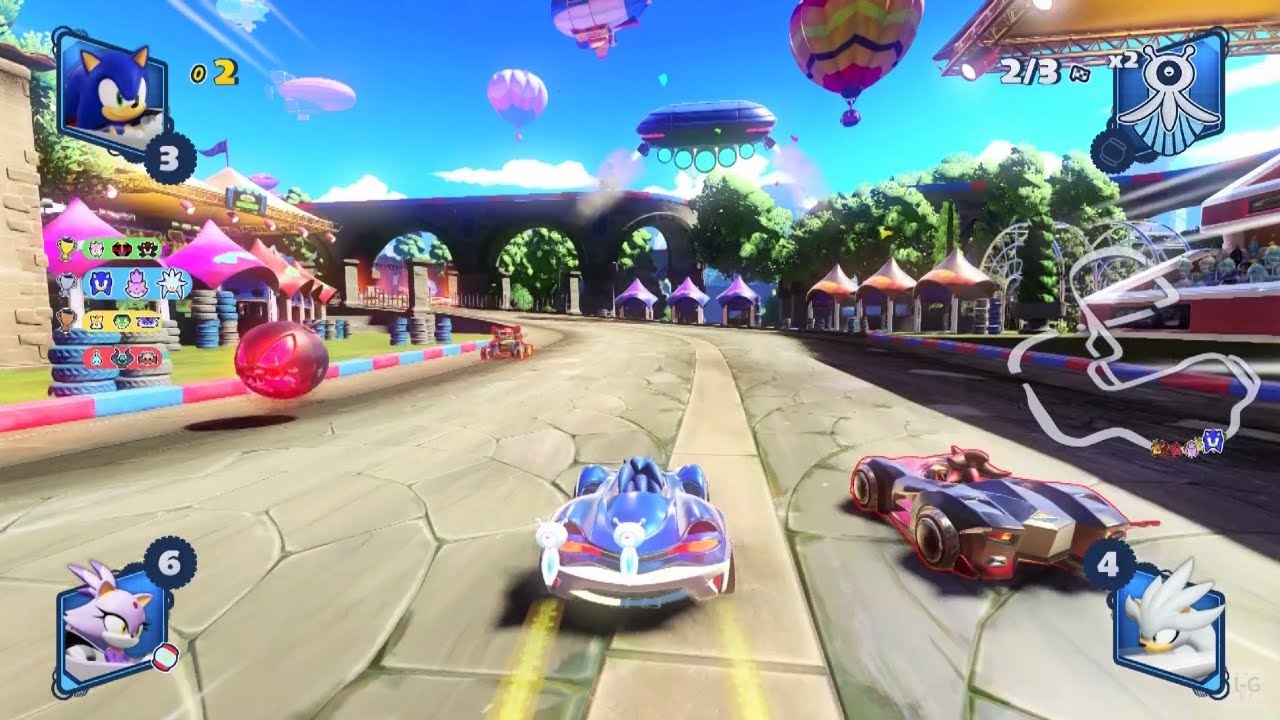Viewport: 1280px width, 720px height.
Task: Click the Vector icon in the yellow row
Action: pyautogui.click(x=121, y=322)
